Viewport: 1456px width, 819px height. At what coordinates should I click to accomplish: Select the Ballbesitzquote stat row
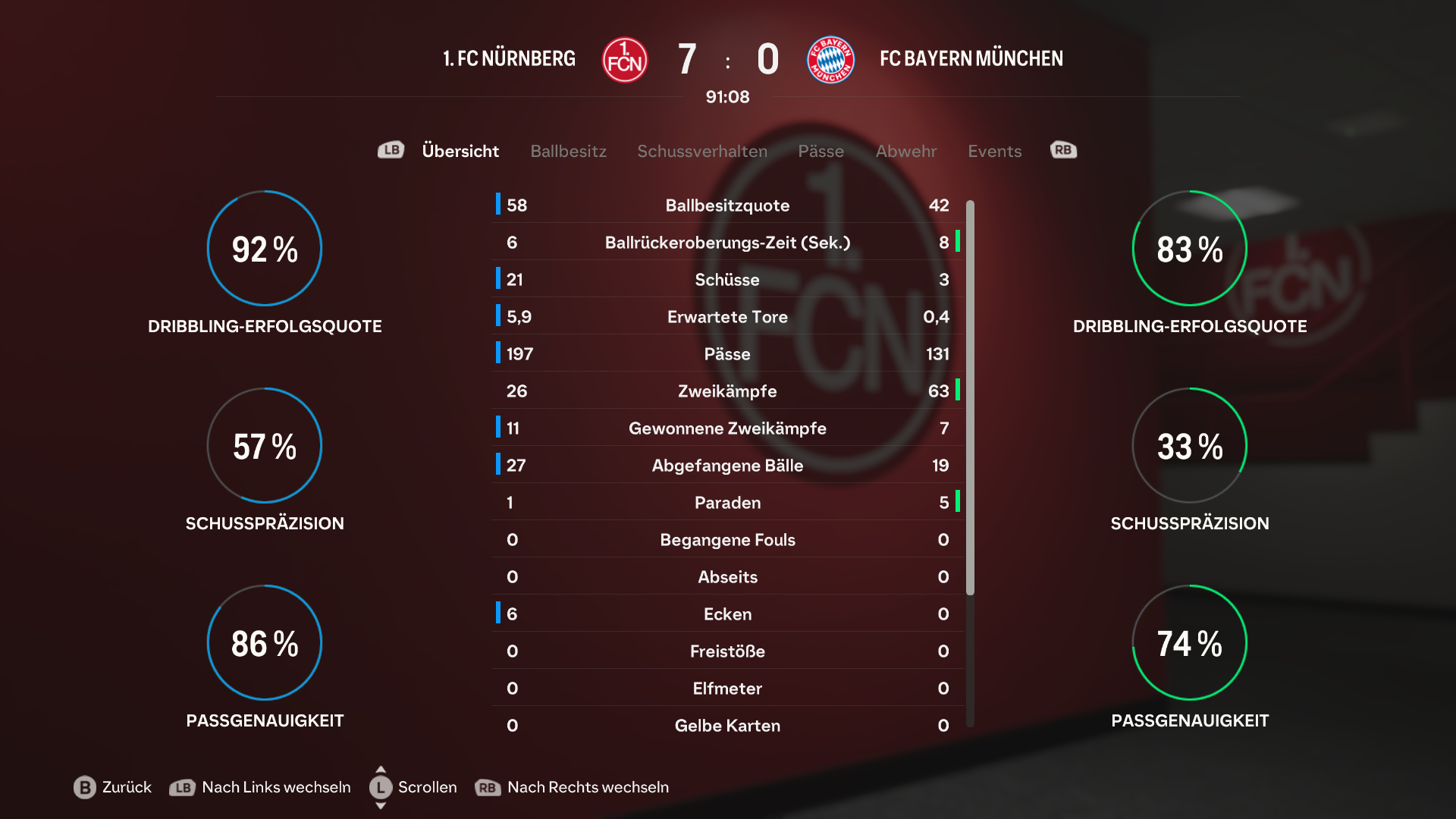727,206
